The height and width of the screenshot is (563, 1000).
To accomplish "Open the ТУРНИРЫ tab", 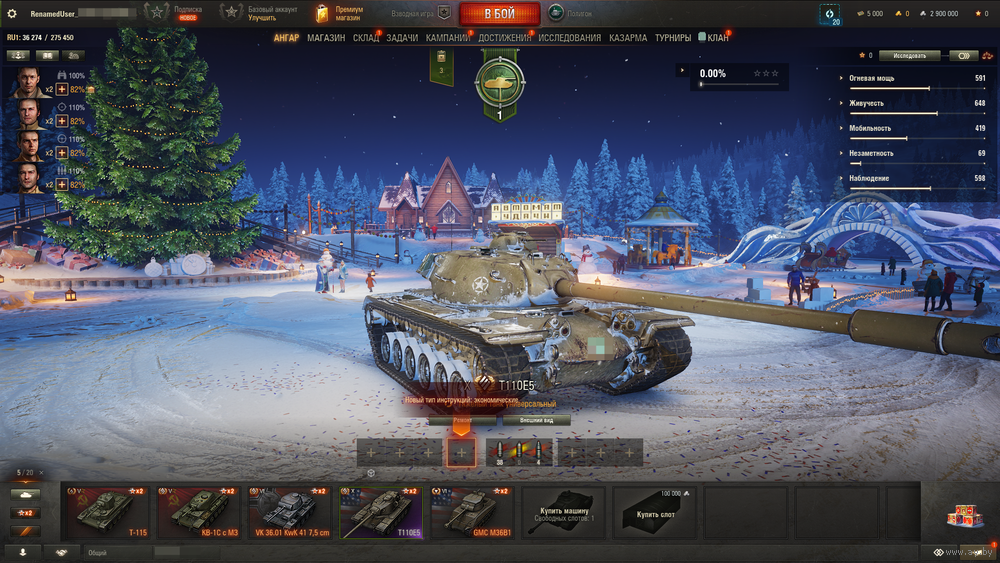I will [673, 38].
